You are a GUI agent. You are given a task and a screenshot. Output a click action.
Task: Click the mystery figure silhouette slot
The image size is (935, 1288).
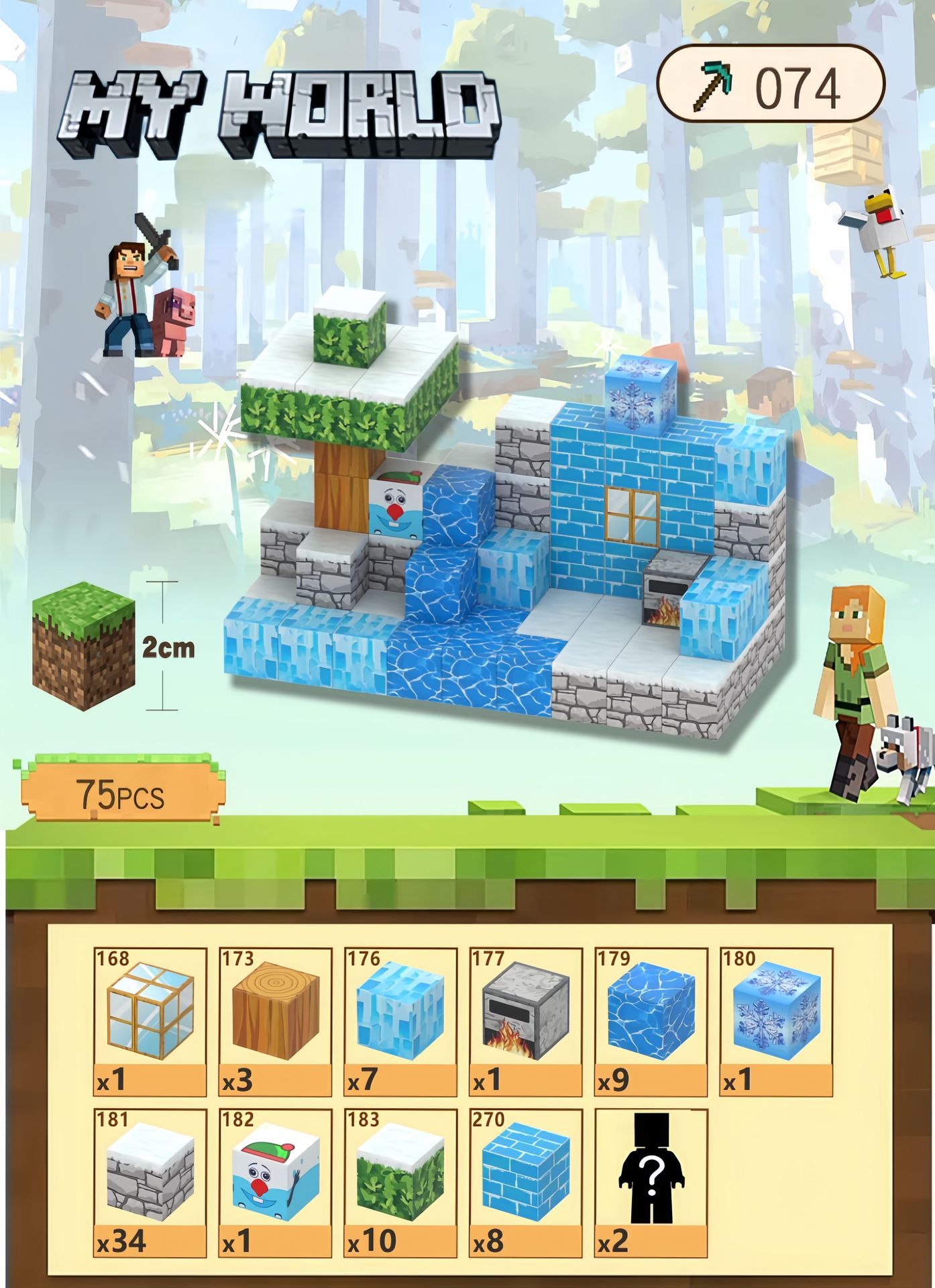(x=651, y=1183)
